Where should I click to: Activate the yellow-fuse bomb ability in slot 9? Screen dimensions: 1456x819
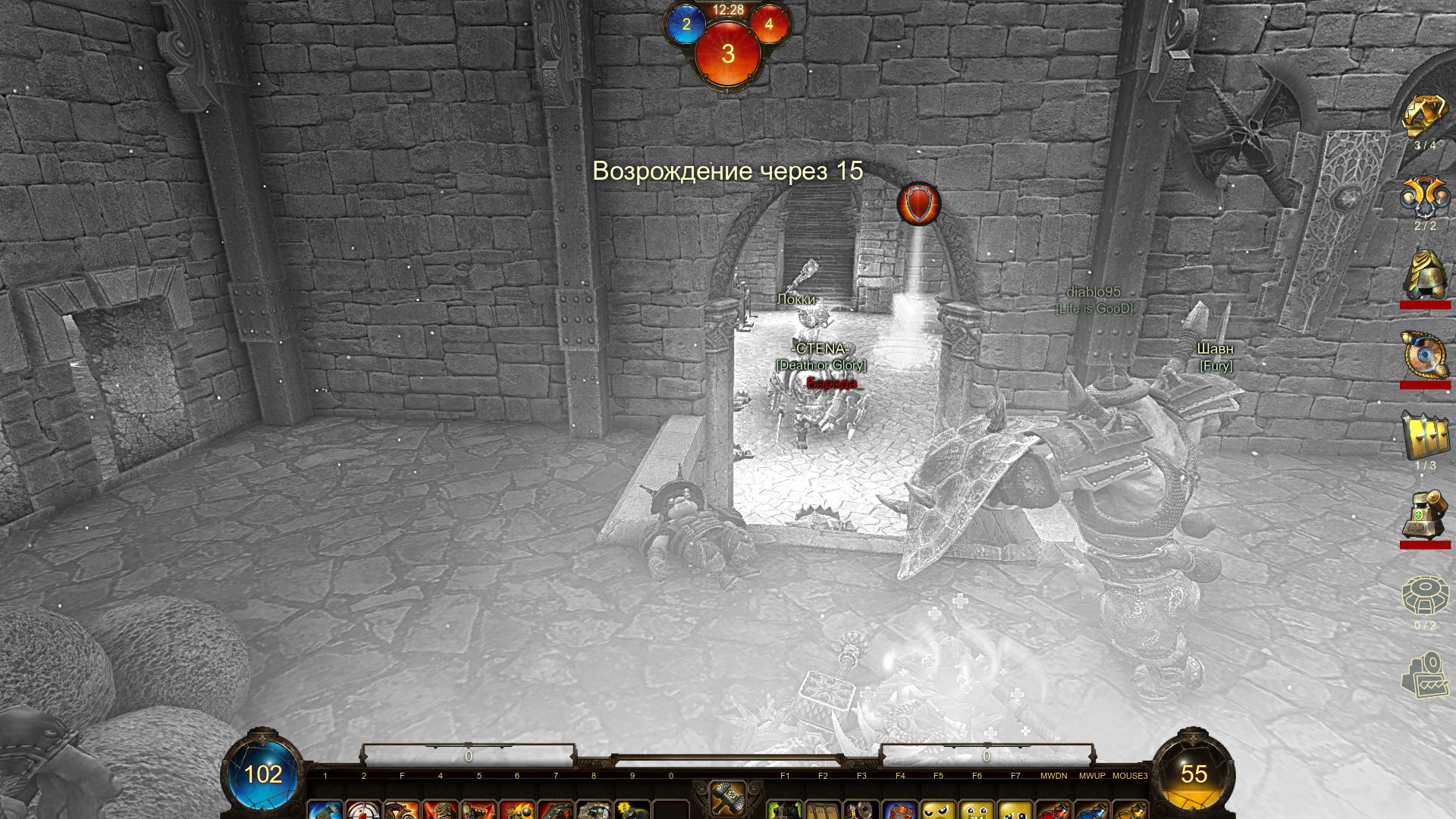click(x=632, y=809)
